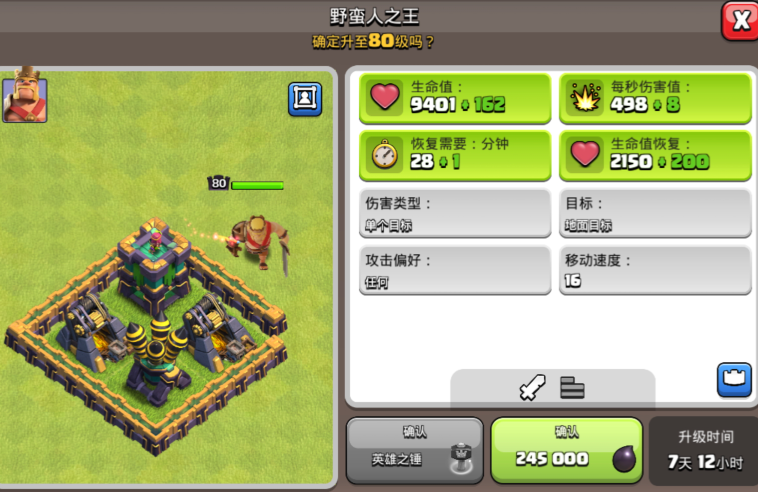Select the Barbarian King portrait
758x492 pixels.
(24, 96)
